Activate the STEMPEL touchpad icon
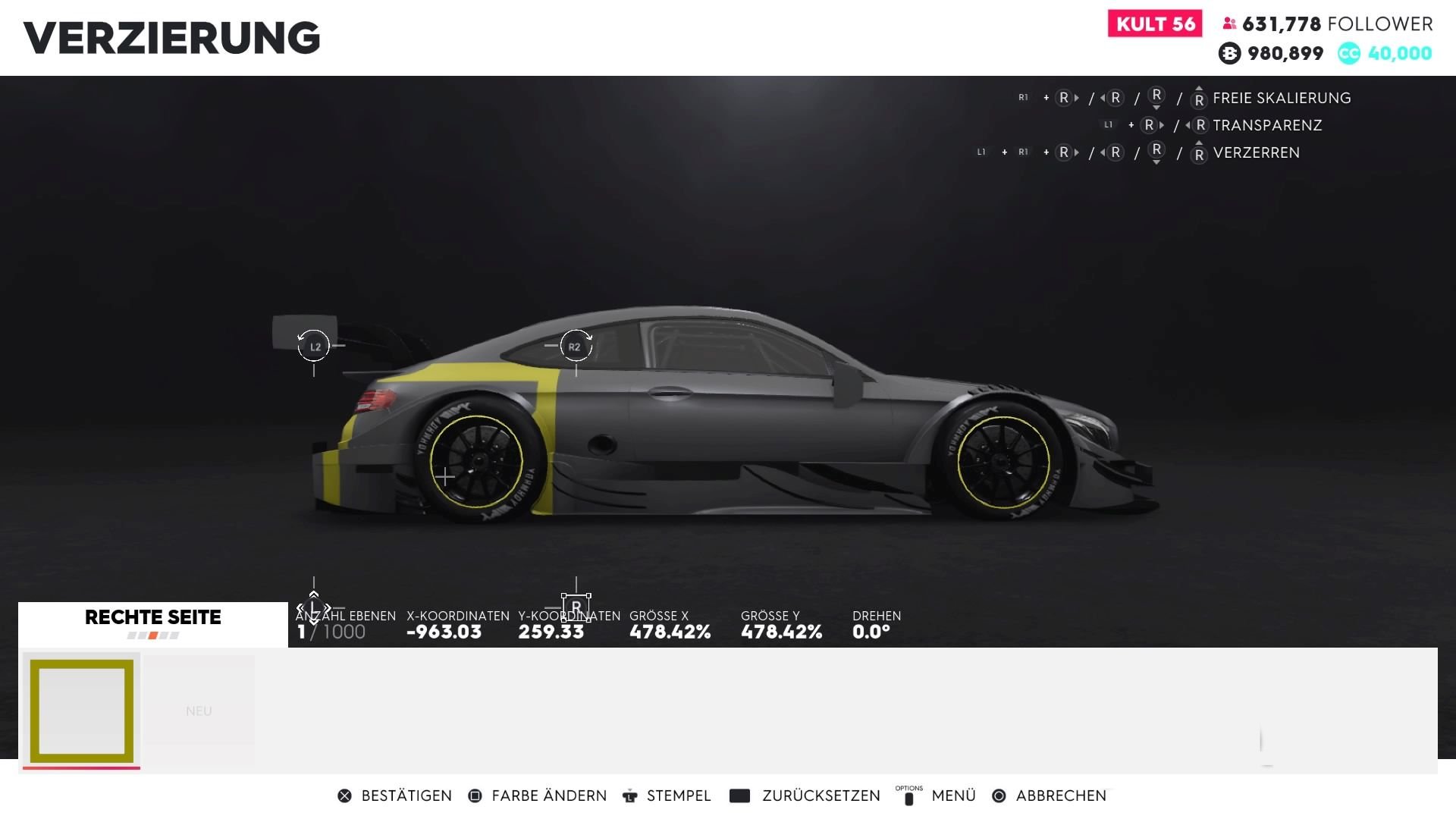Screen dimensions: 1456x819 [629, 795]
